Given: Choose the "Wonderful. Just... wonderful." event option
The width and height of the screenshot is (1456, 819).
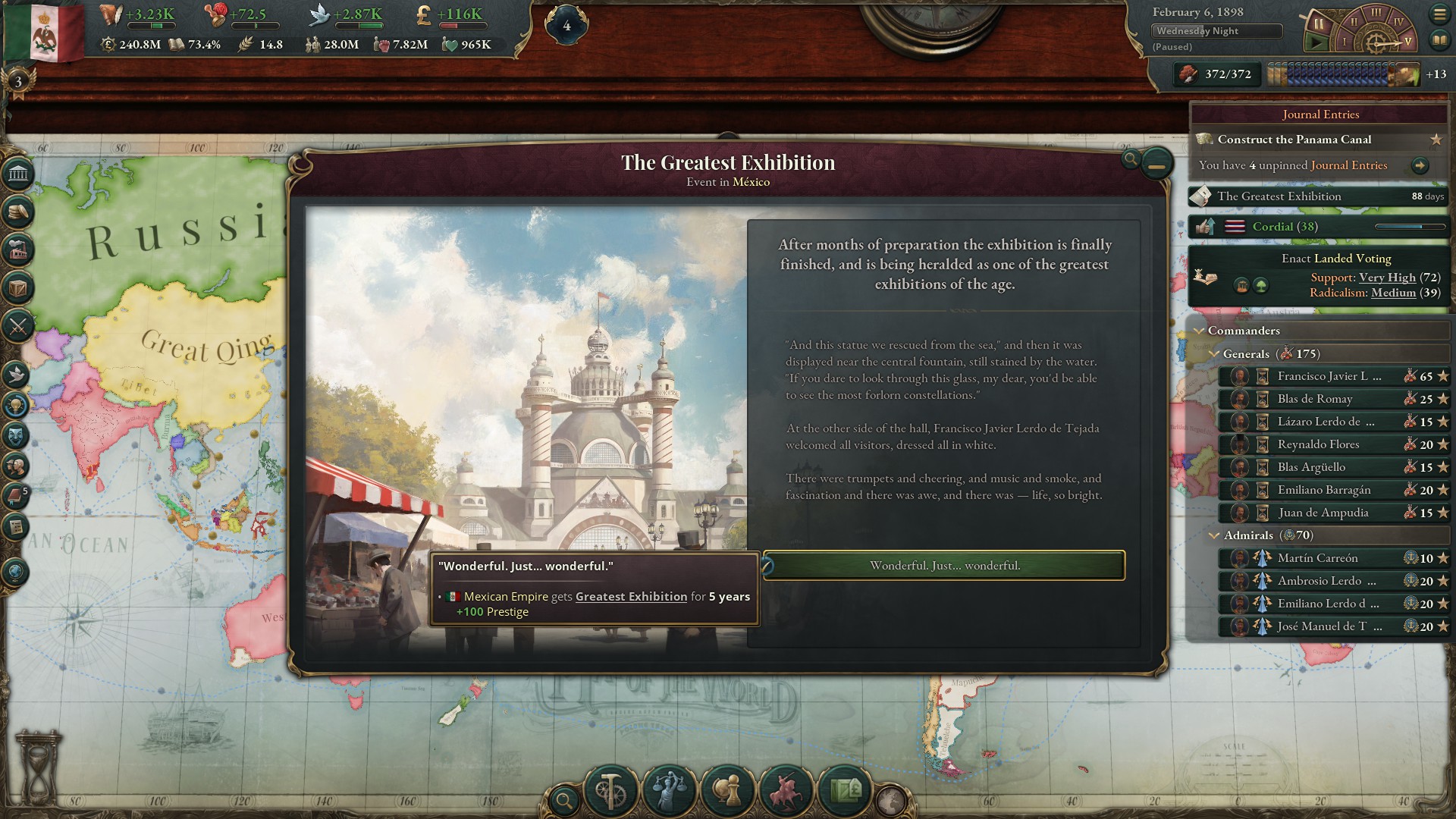Looking at the screenshot, I should (x=944, y=566).
